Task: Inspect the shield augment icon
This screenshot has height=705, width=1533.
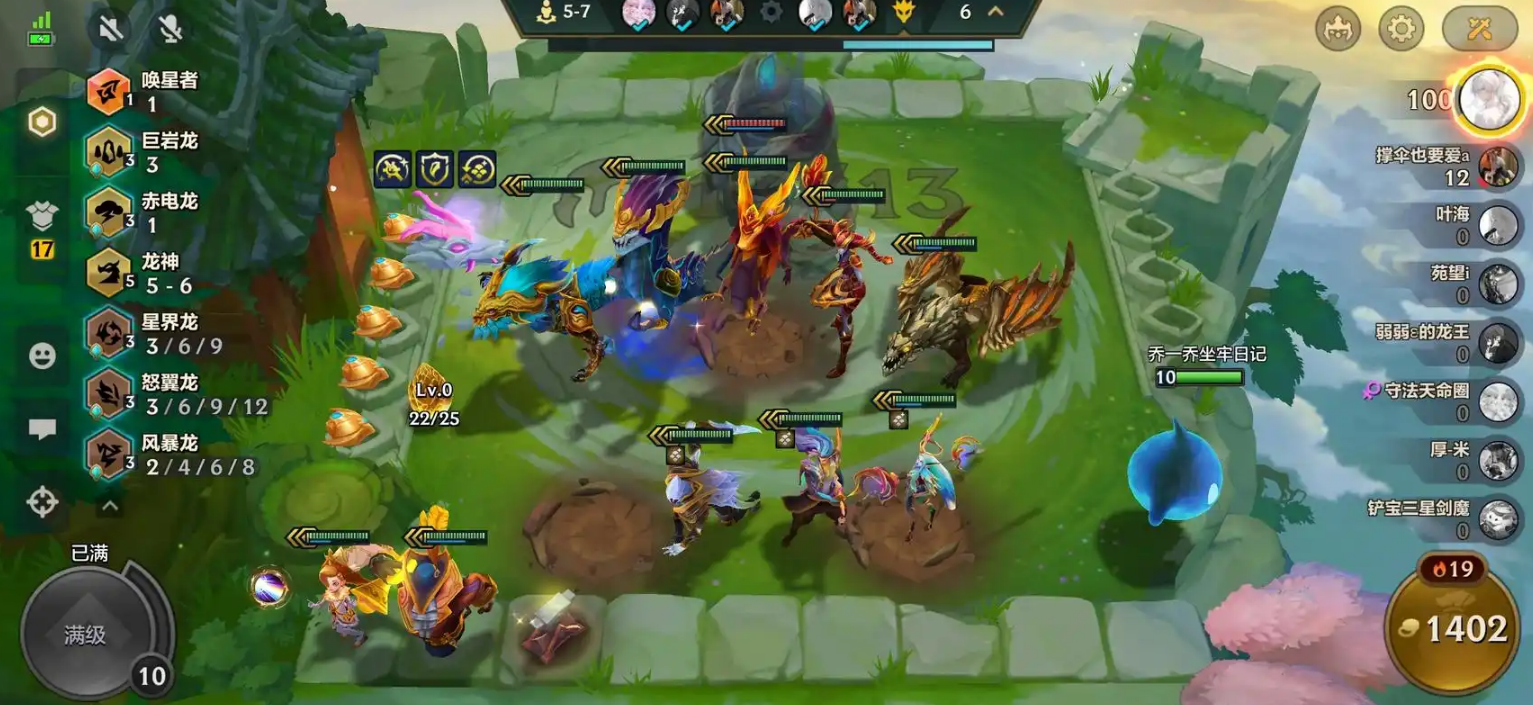Action: click(435, 169)
